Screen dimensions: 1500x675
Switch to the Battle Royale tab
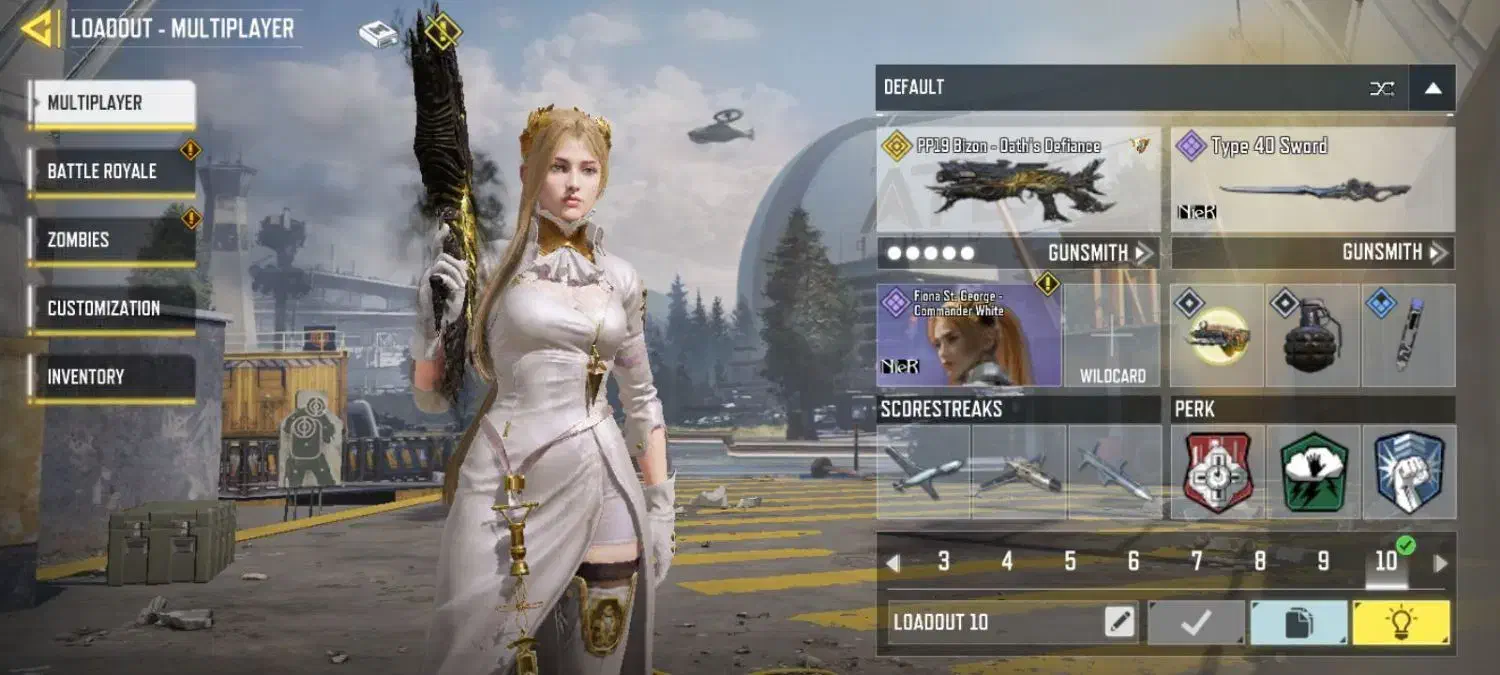[111, 171]
